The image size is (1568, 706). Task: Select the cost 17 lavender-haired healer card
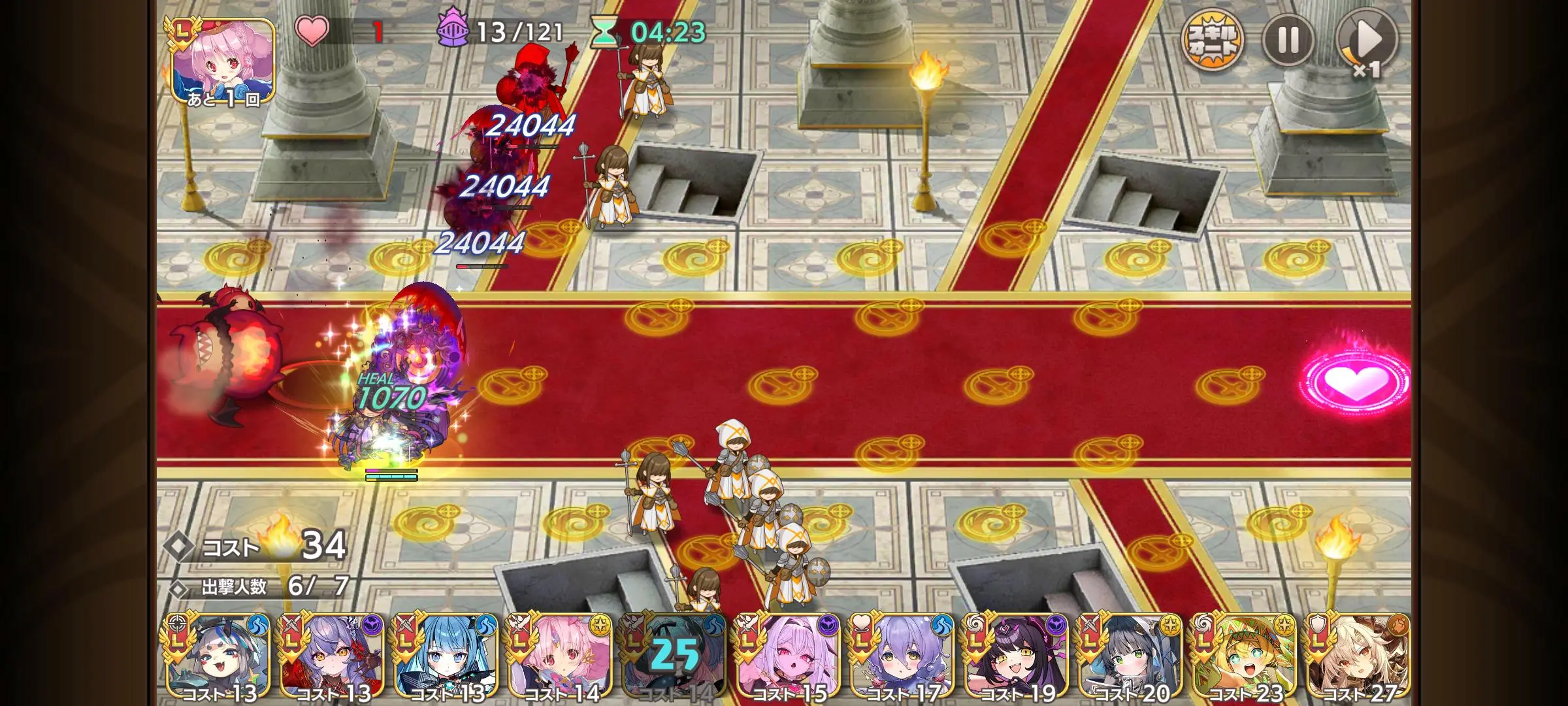902,657
